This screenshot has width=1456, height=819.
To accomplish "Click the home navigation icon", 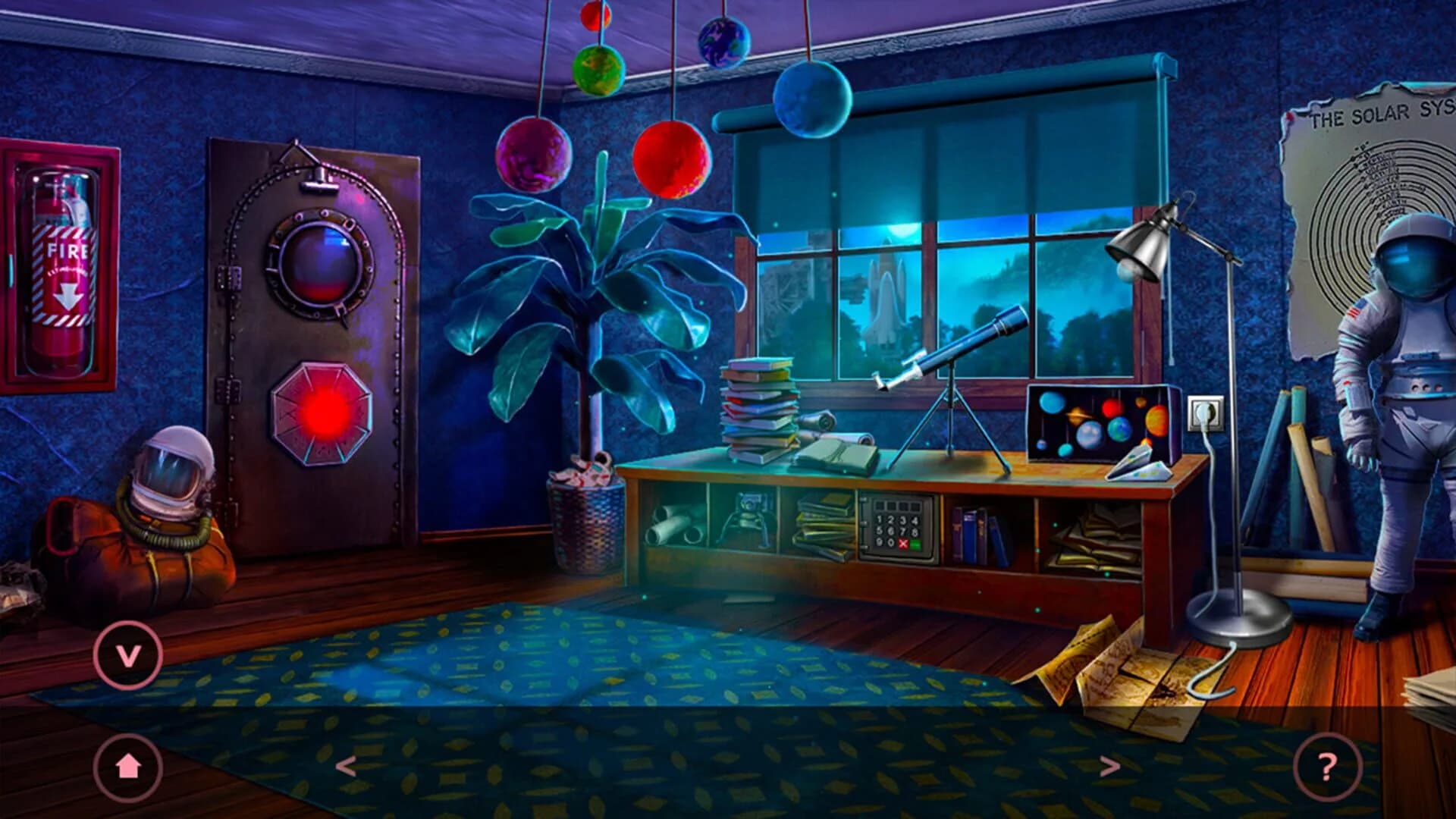I will point(129,768).
